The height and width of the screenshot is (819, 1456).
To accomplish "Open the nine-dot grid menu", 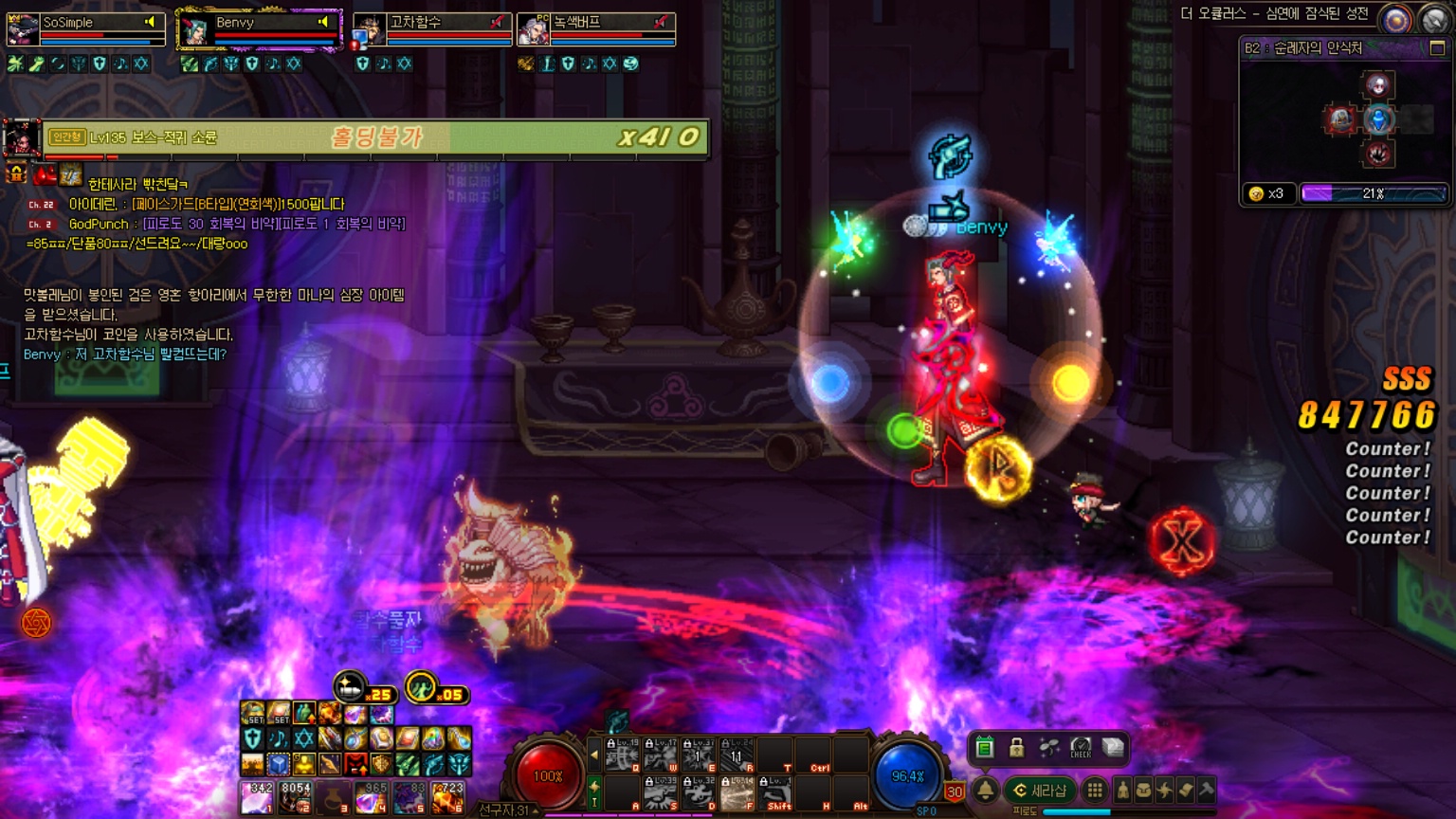I will 1095,790.
